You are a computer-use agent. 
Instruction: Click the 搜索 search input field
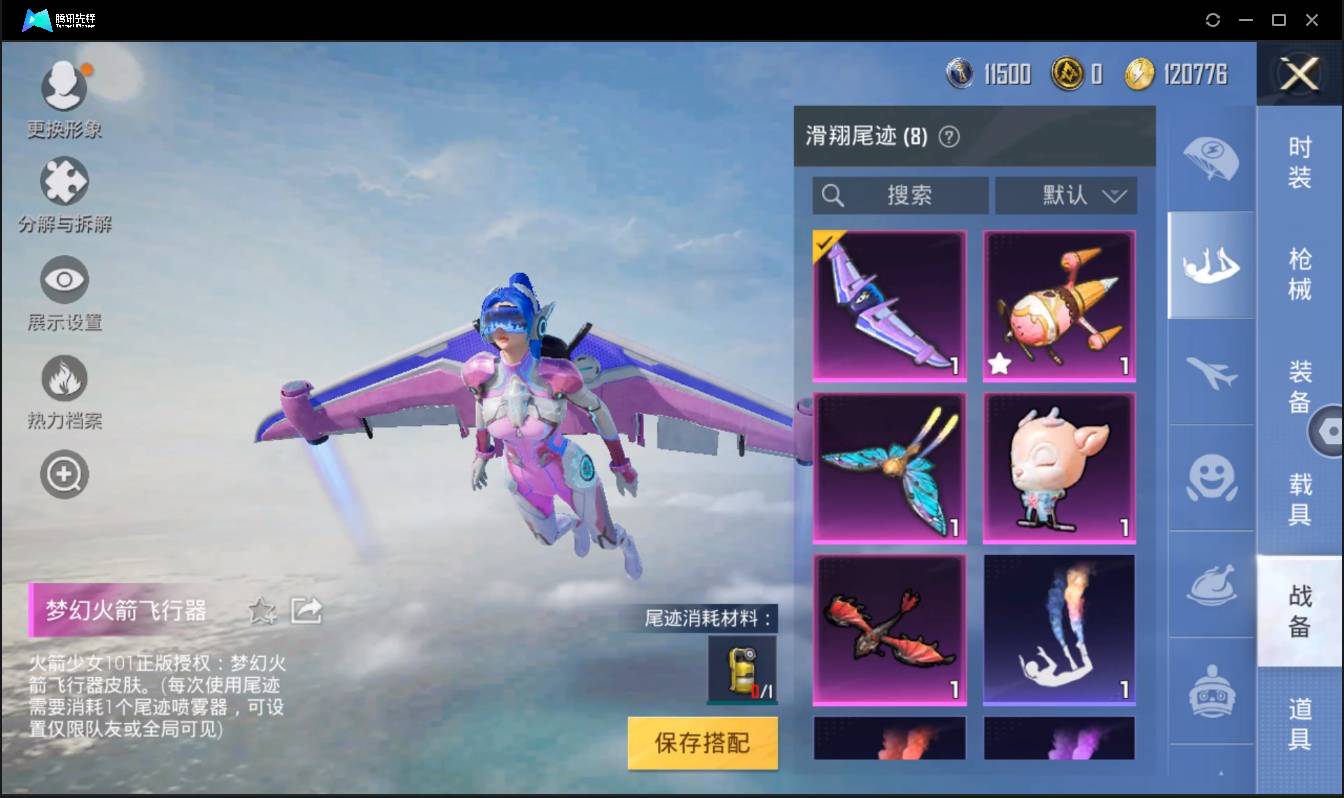(900, 196)
